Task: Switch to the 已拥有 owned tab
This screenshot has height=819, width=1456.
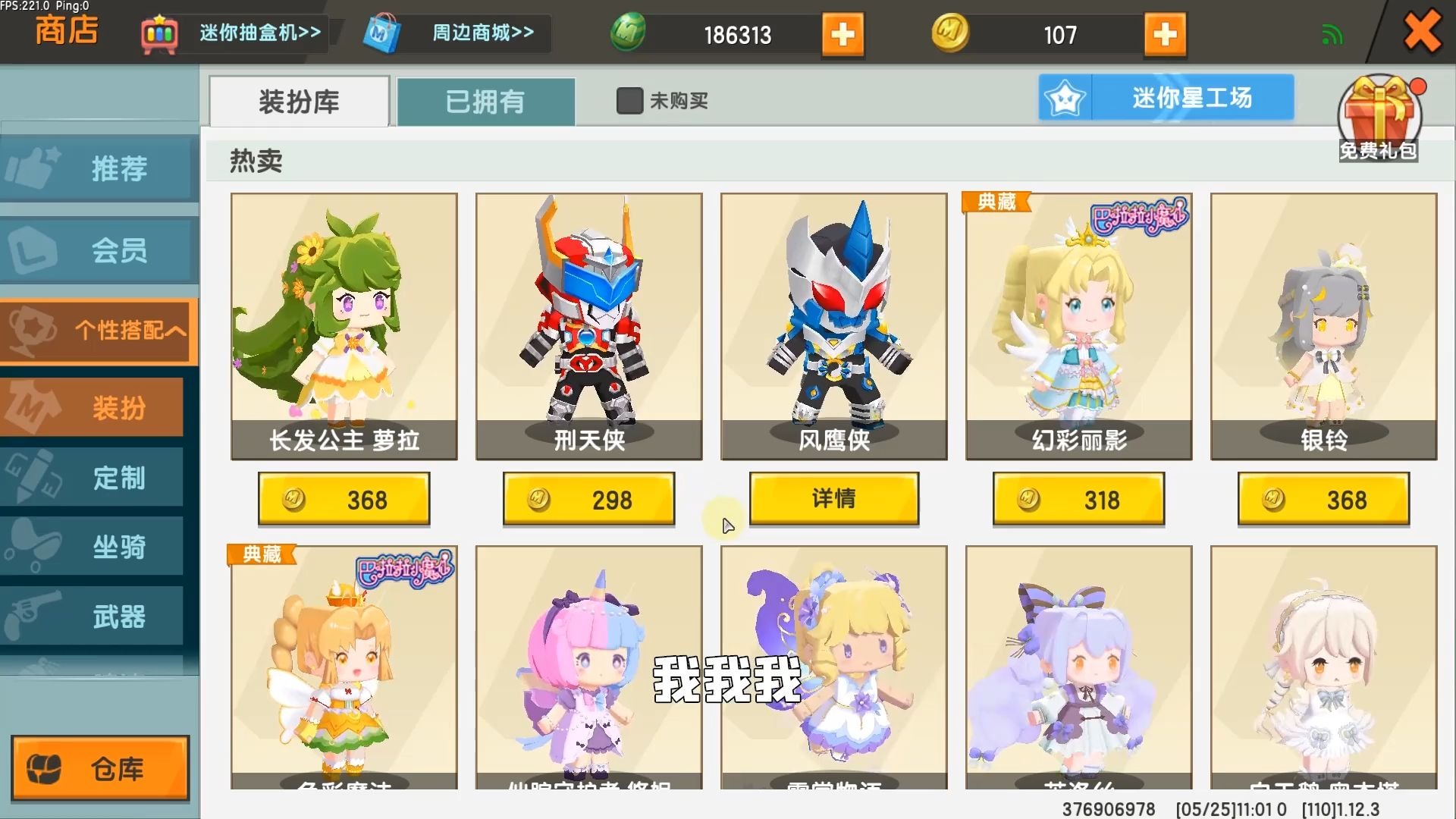Action: pos(485,101)
